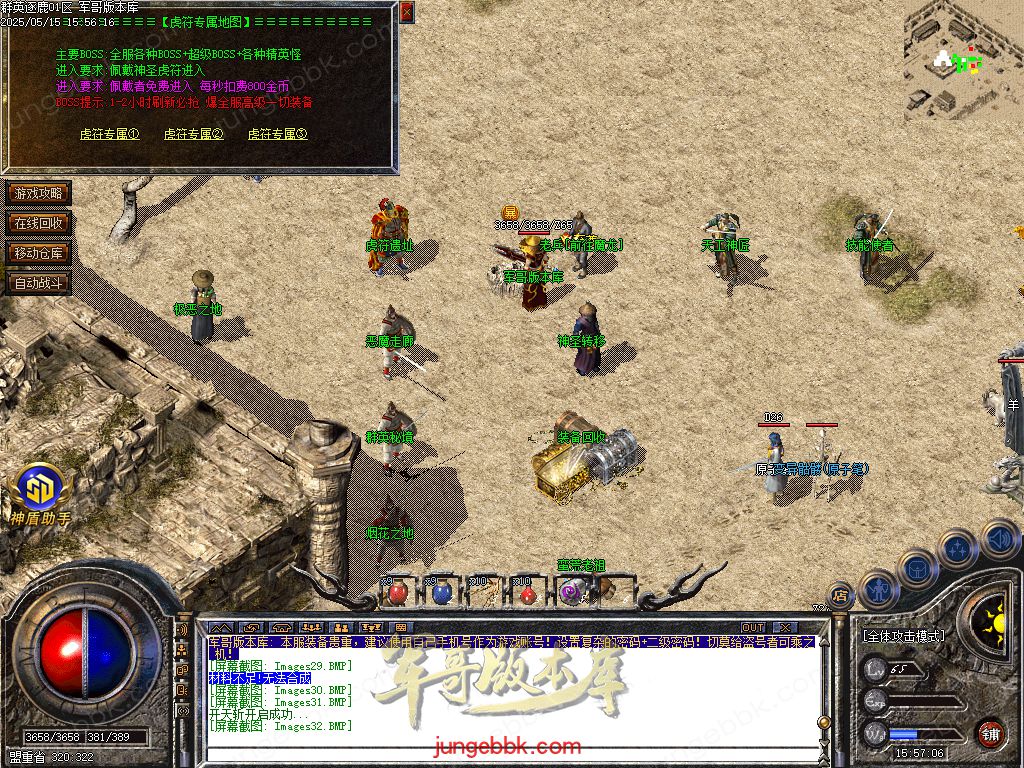Open the 移动仓库 mobile warehouse
Viewport: 1024px width, 768px height.
[38, 253]
